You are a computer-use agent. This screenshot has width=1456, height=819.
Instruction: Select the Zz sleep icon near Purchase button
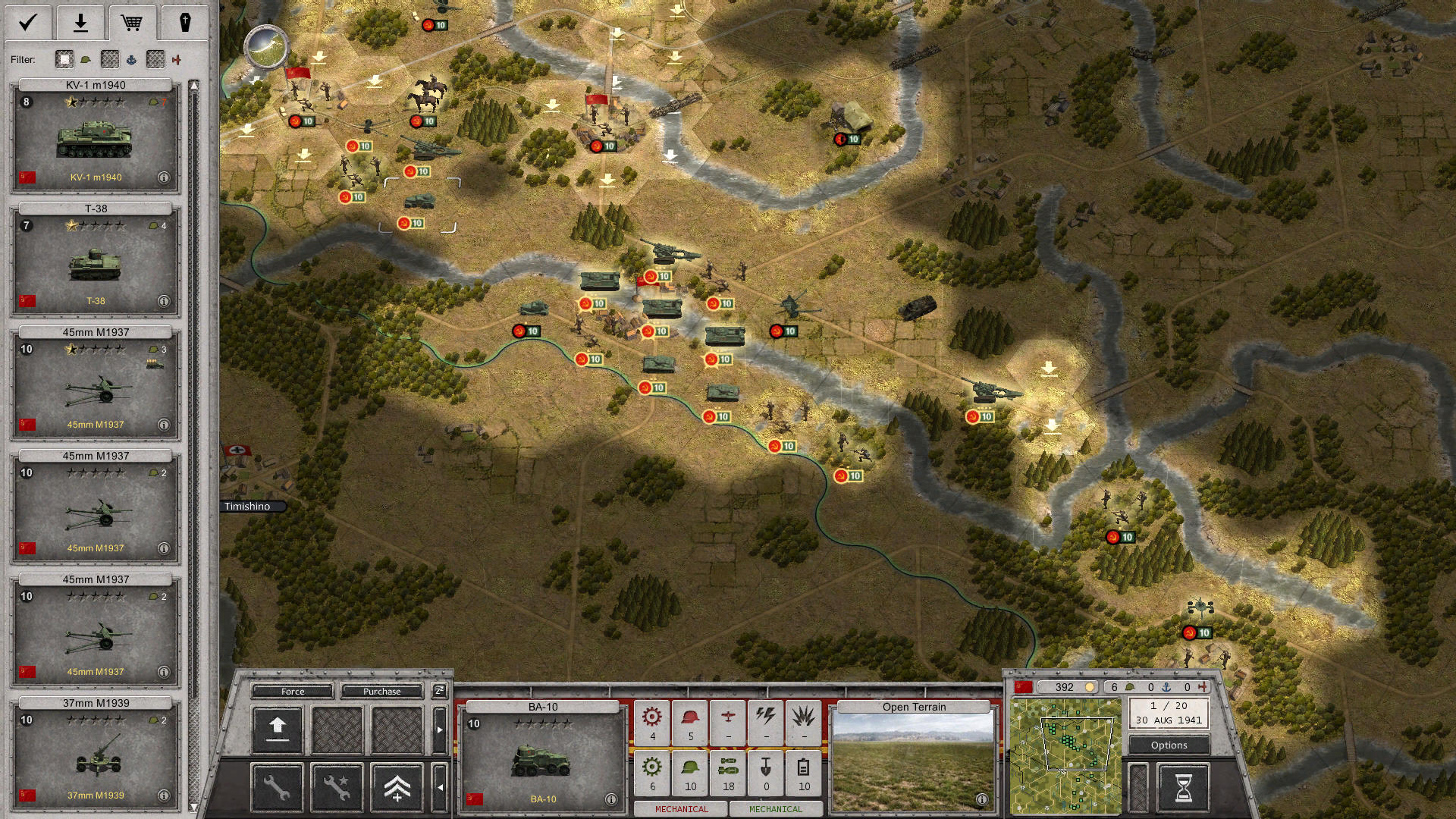pos(439,692)
